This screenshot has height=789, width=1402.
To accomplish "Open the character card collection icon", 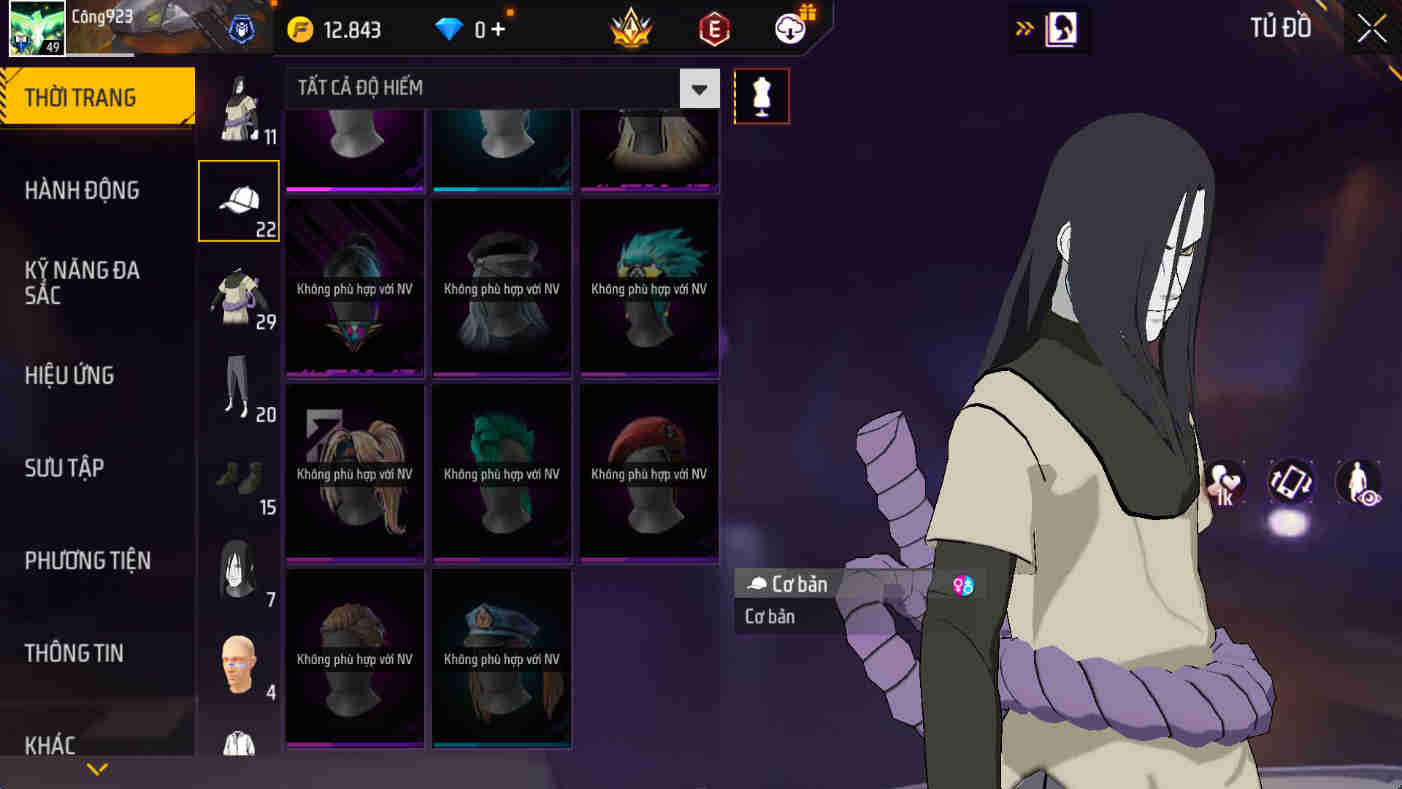I will tap(1062, 30).
